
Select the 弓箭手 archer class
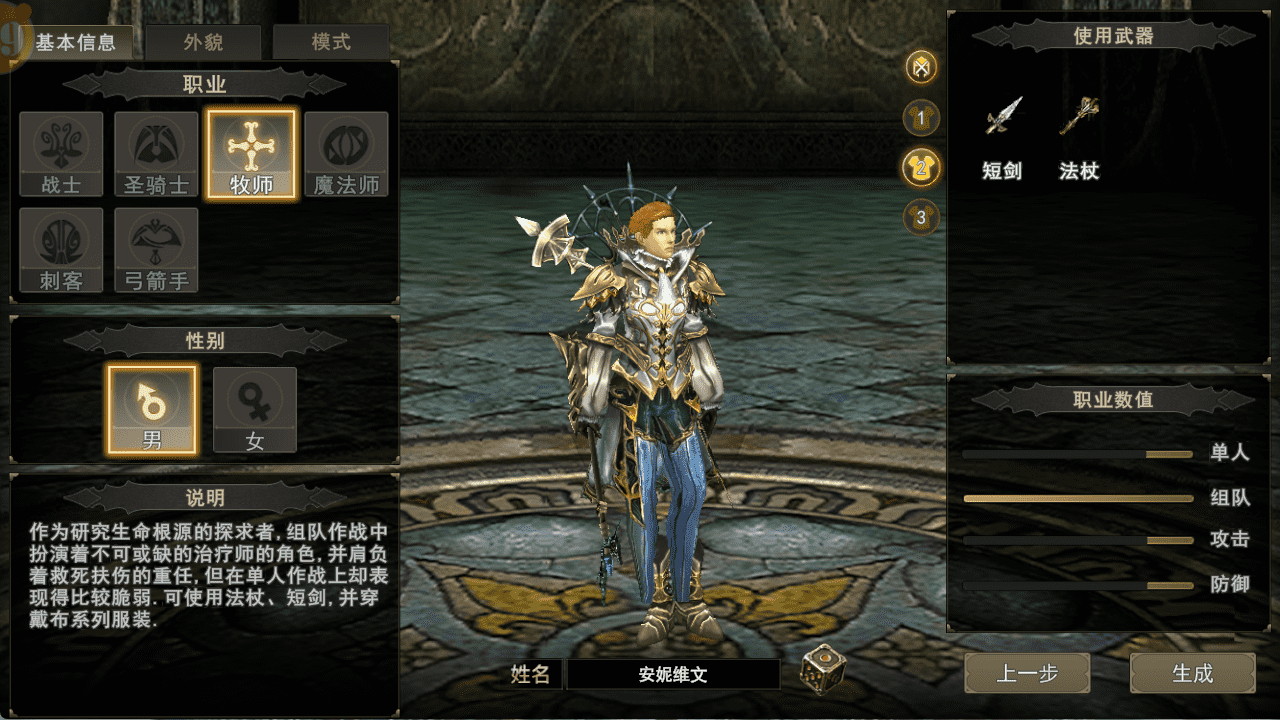[x=156, y=250]
